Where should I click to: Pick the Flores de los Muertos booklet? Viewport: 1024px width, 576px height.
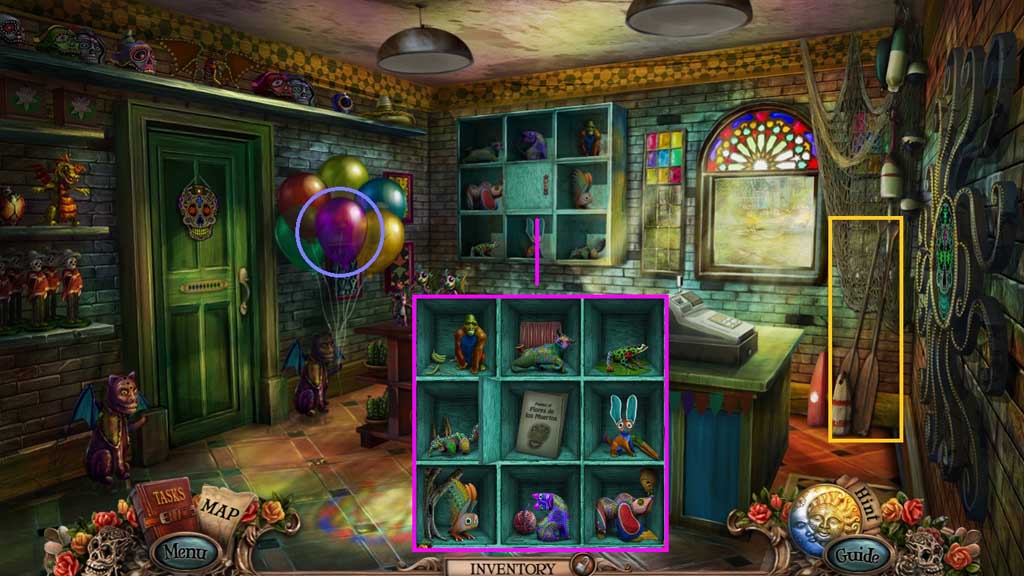pyautogui.click(x=541, y=423)
